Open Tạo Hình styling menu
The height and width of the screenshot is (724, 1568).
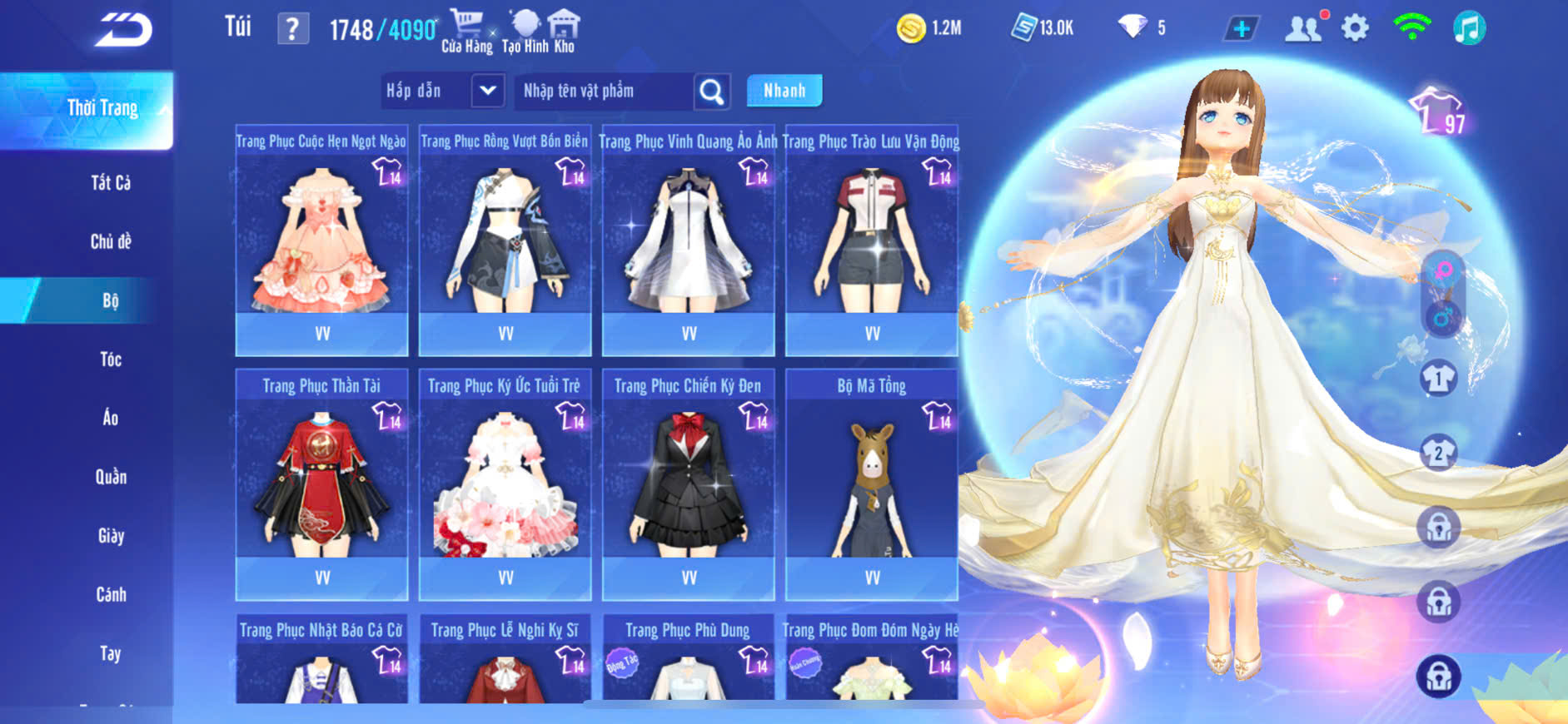pos(522,32)
